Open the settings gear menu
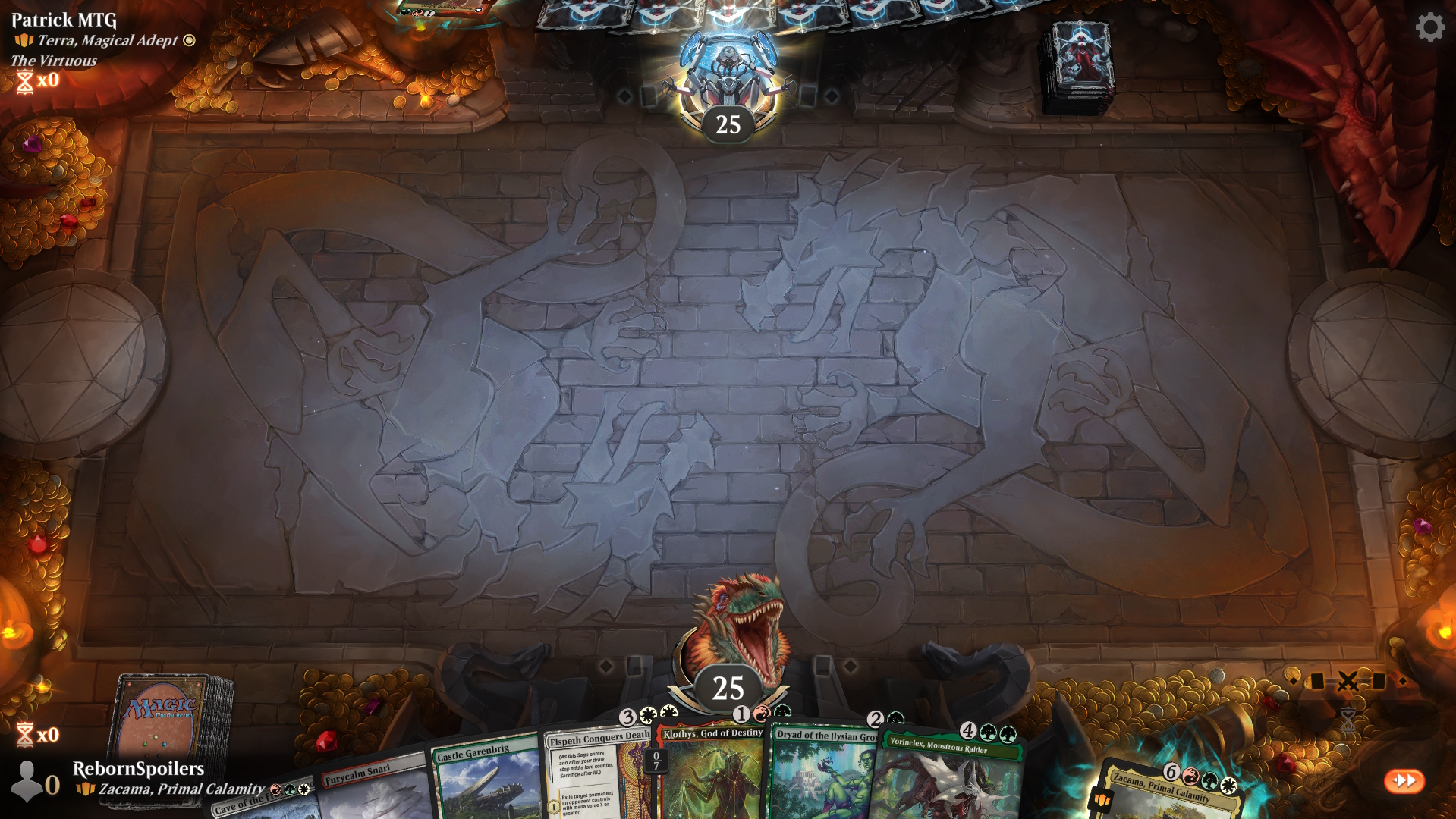 (x=1429, y=27)
